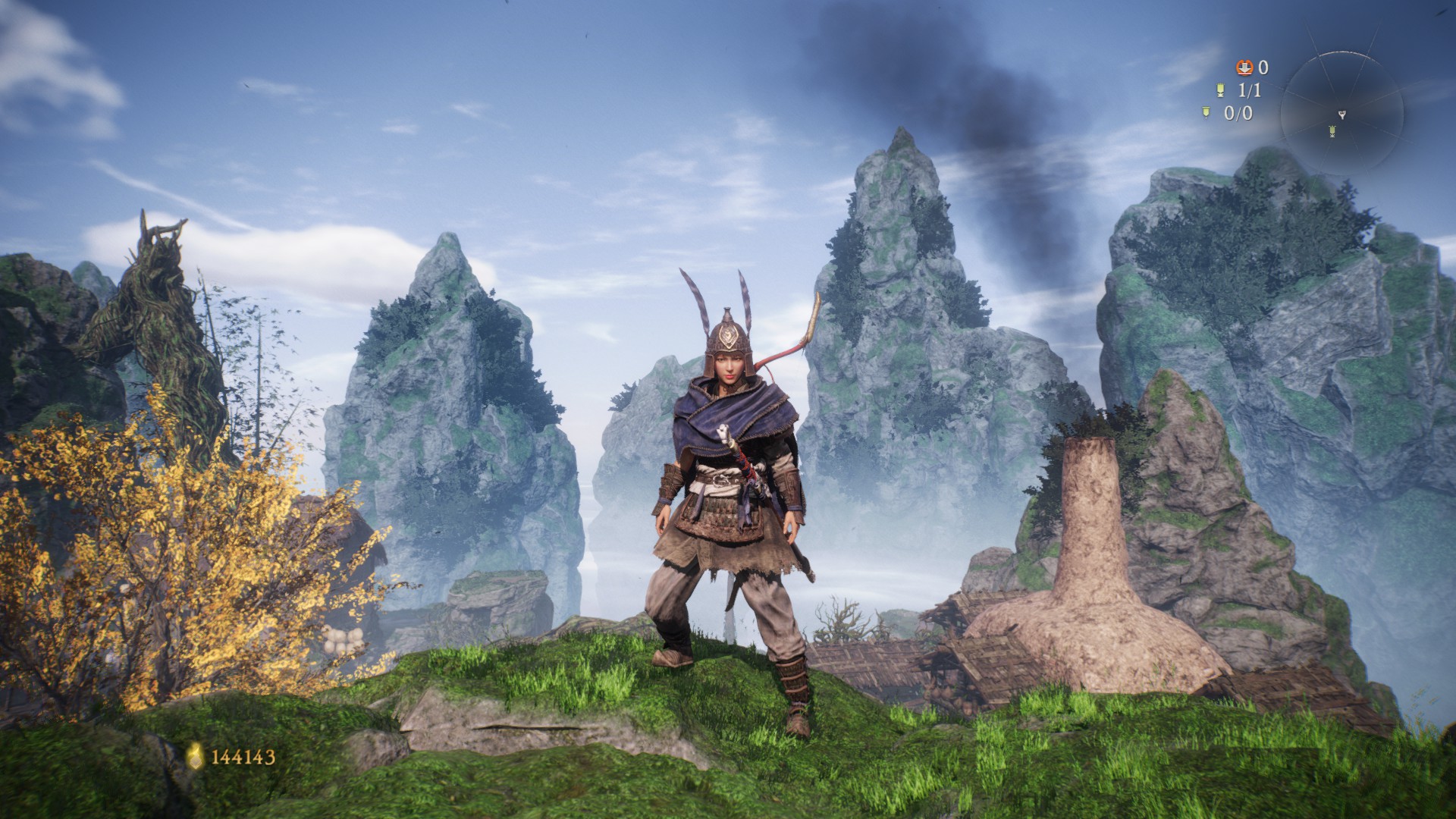Select the small marking flag tracker icon
Viewport: 1456px width, 819px height.
(1206, 114)
